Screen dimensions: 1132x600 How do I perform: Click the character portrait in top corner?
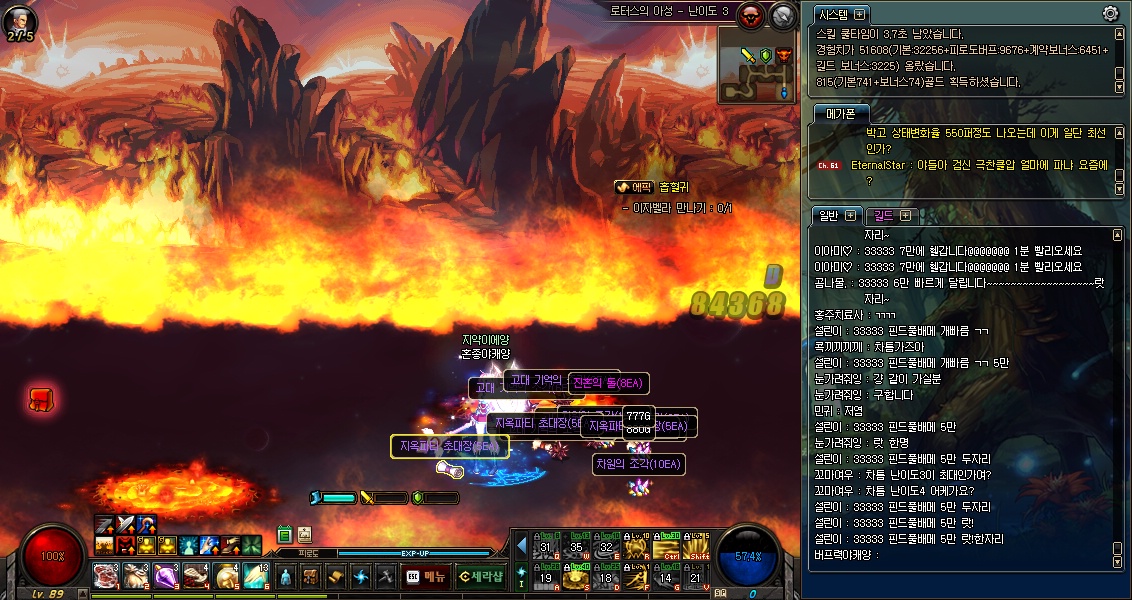click(20, 19)
